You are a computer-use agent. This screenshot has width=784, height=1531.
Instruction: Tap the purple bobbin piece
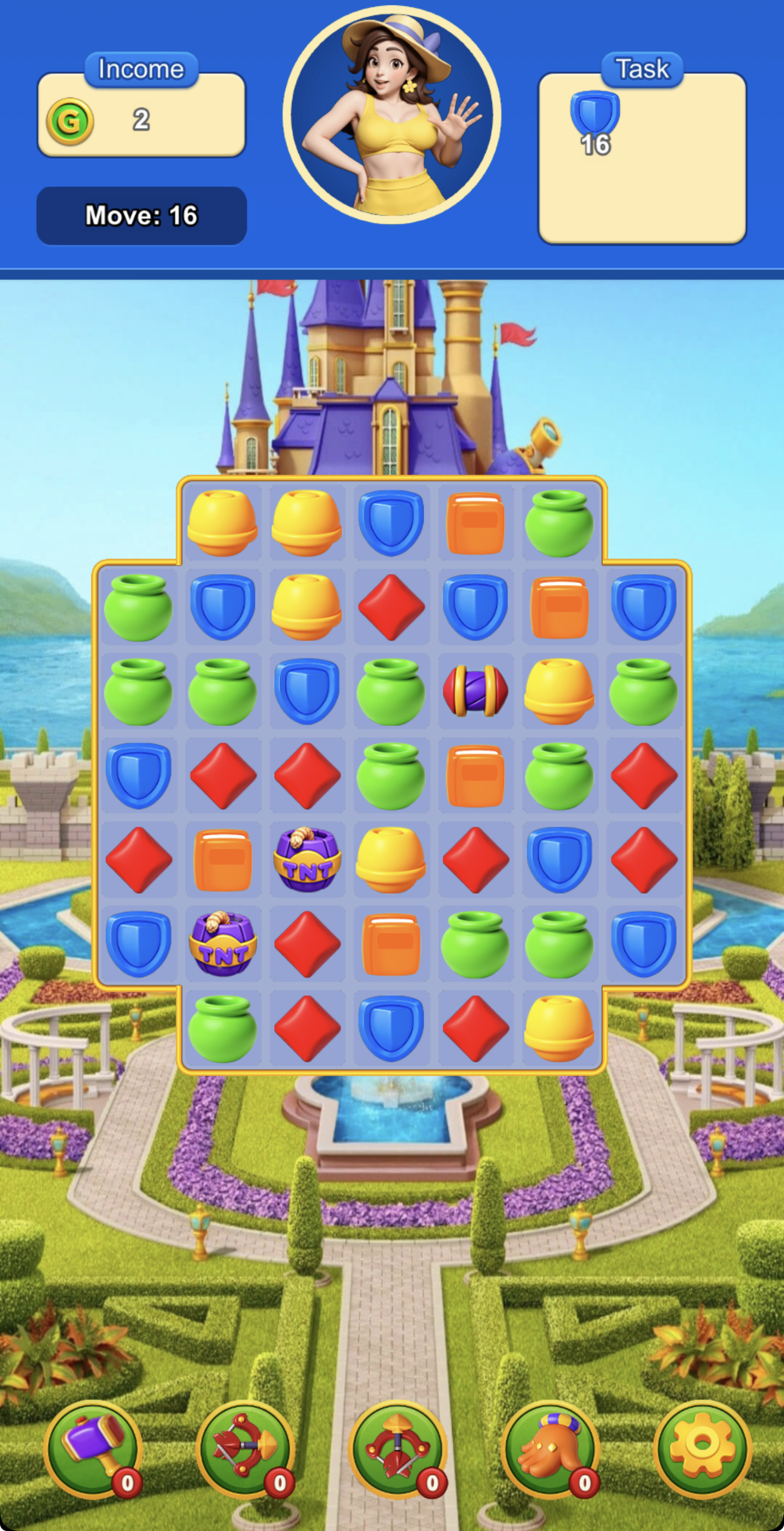tap(475, 691)
